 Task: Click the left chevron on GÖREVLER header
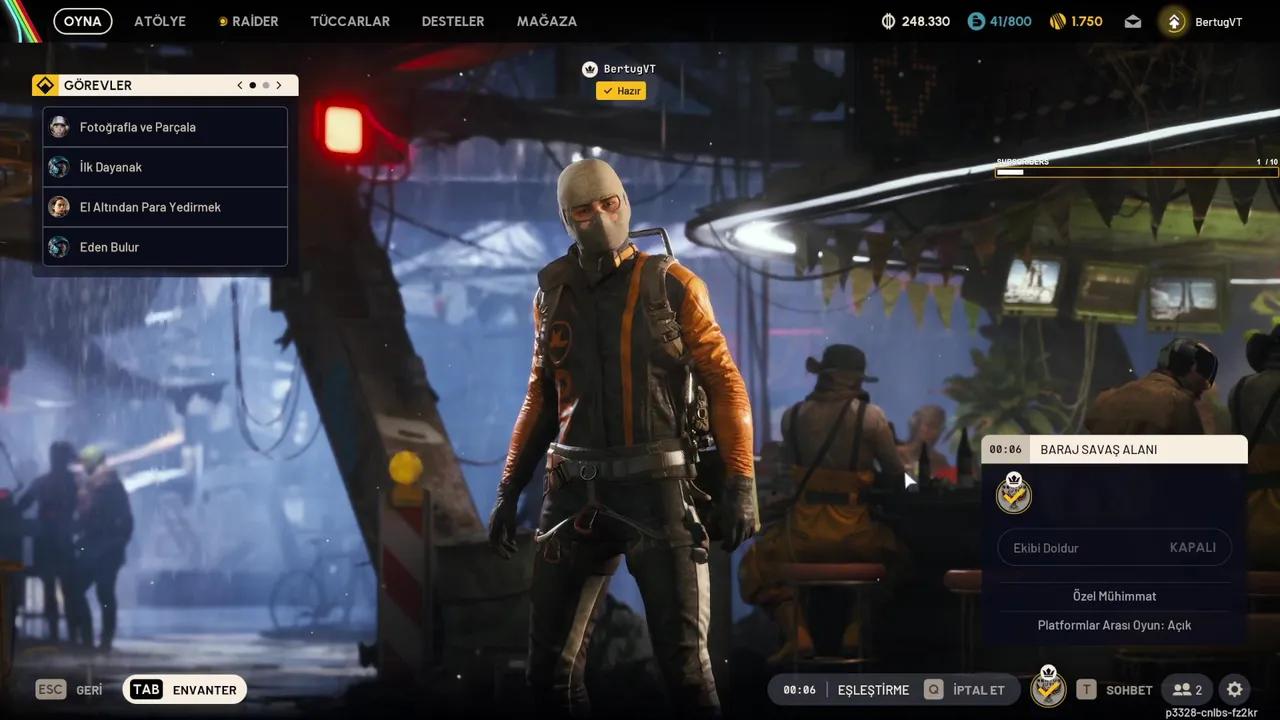tap(239, 85)
